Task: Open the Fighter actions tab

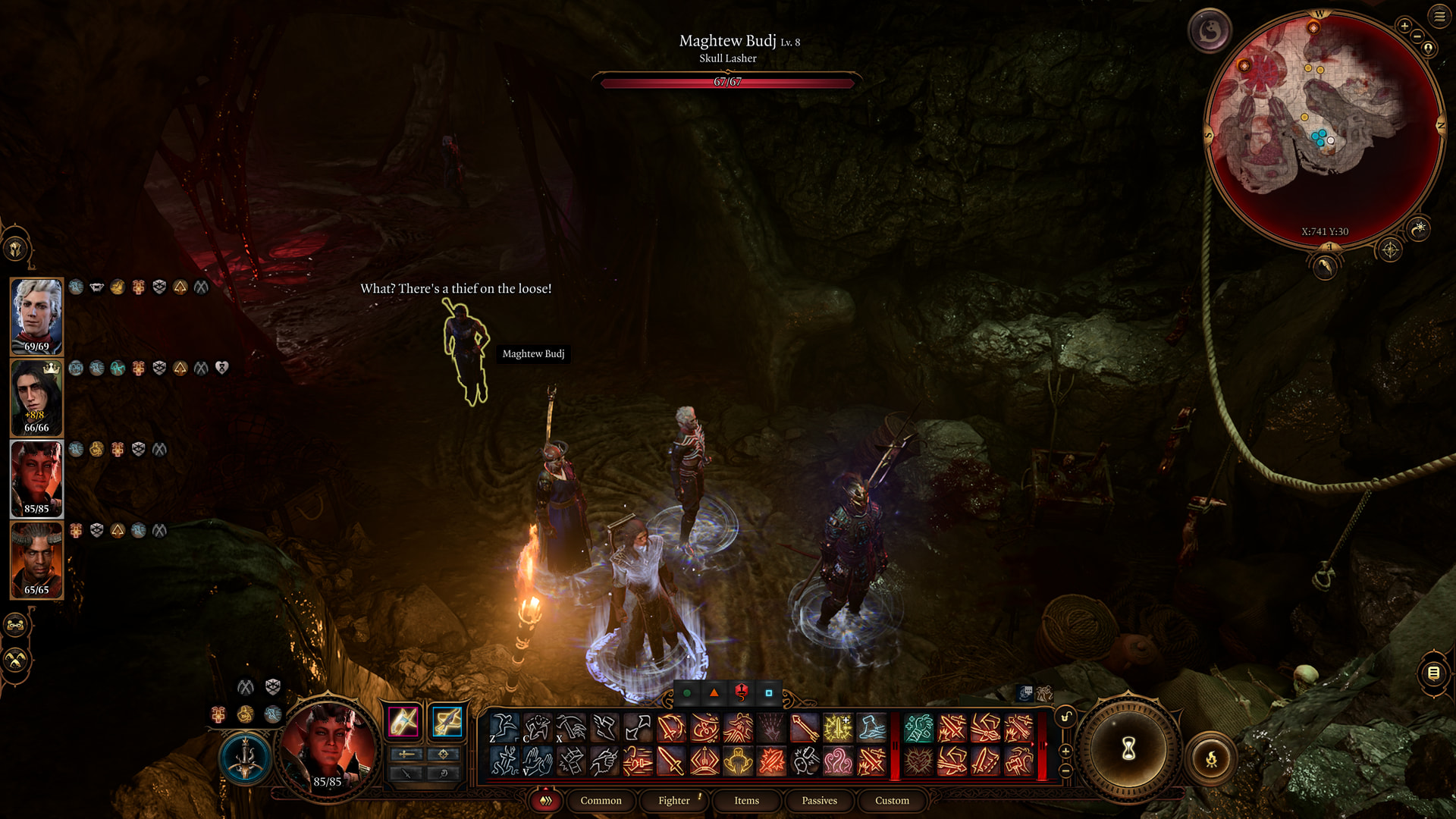Action: pyautogui.click(x=673, y=800)
